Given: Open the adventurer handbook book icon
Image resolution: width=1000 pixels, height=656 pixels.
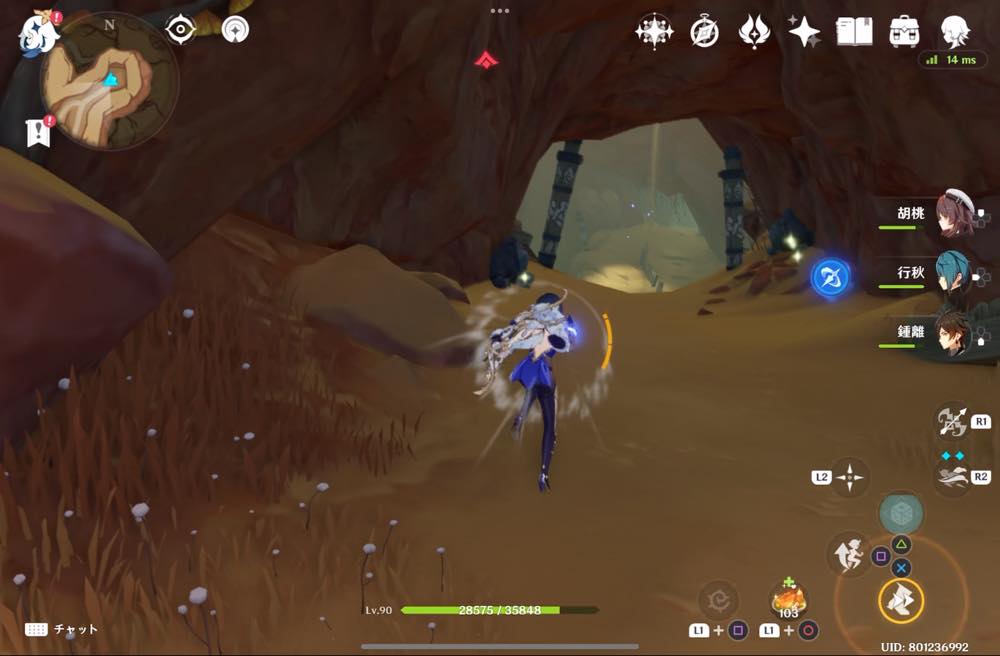Looking at the screenshot, I should coord(854,32).
